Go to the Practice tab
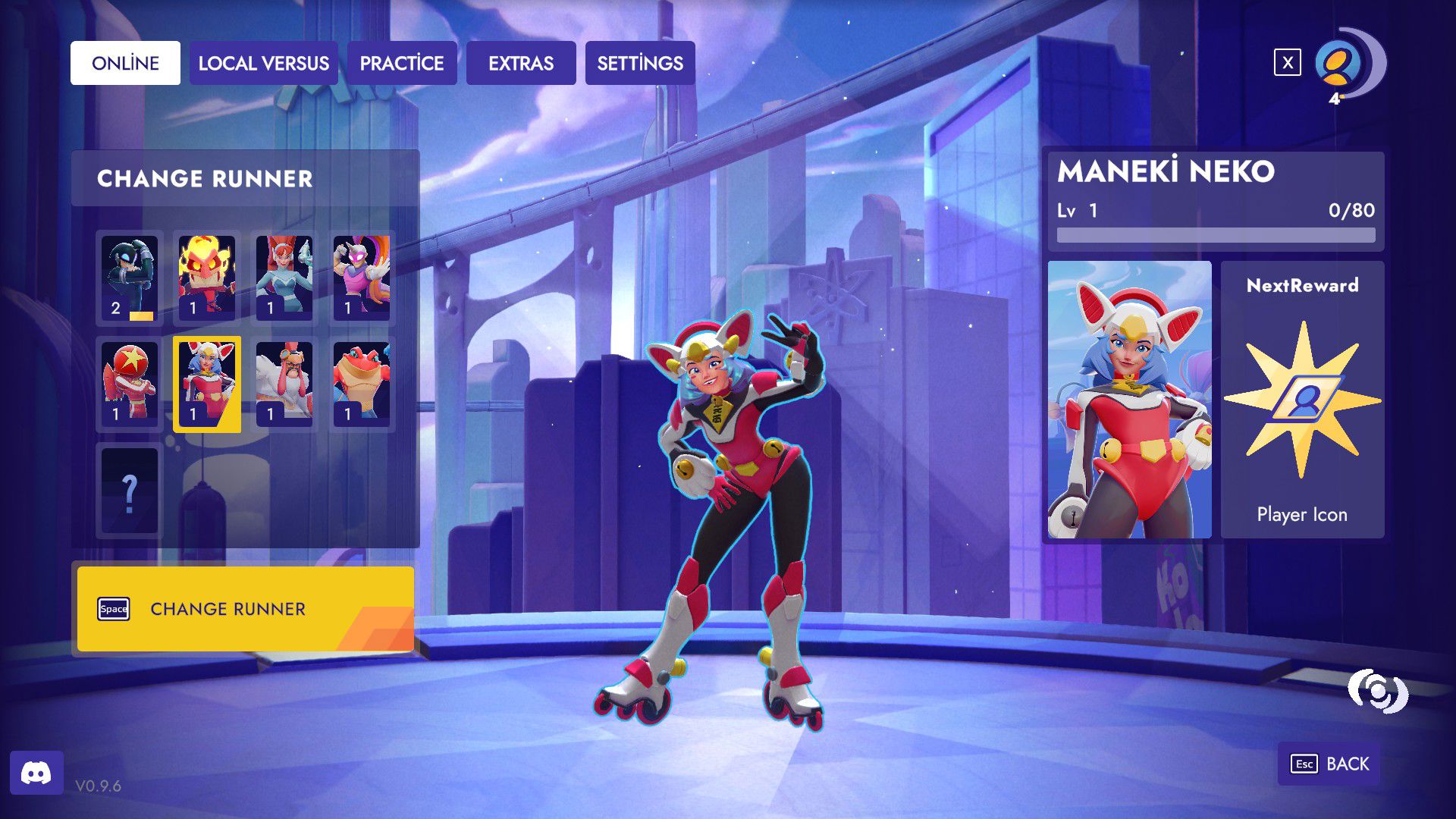1456x819 pixels. coord(402,63)
